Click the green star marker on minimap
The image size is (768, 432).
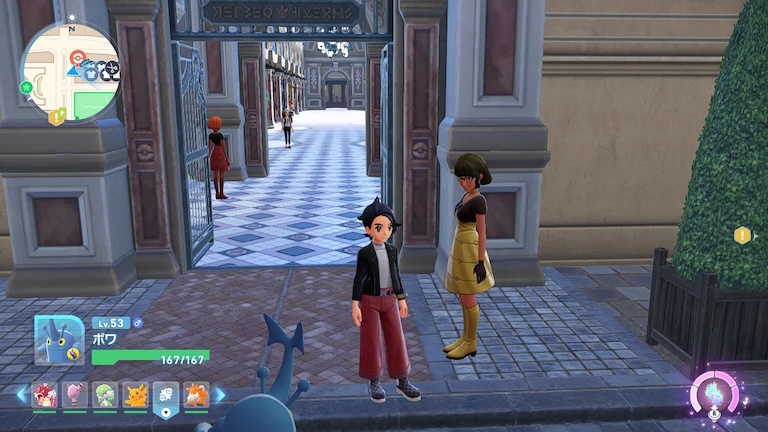[x=26, y=87]
